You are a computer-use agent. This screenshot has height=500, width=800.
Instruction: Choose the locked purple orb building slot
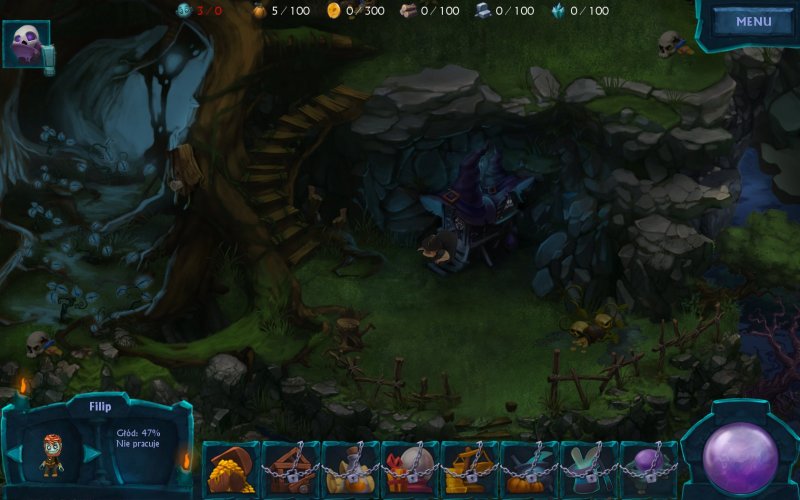coord(649,468)
